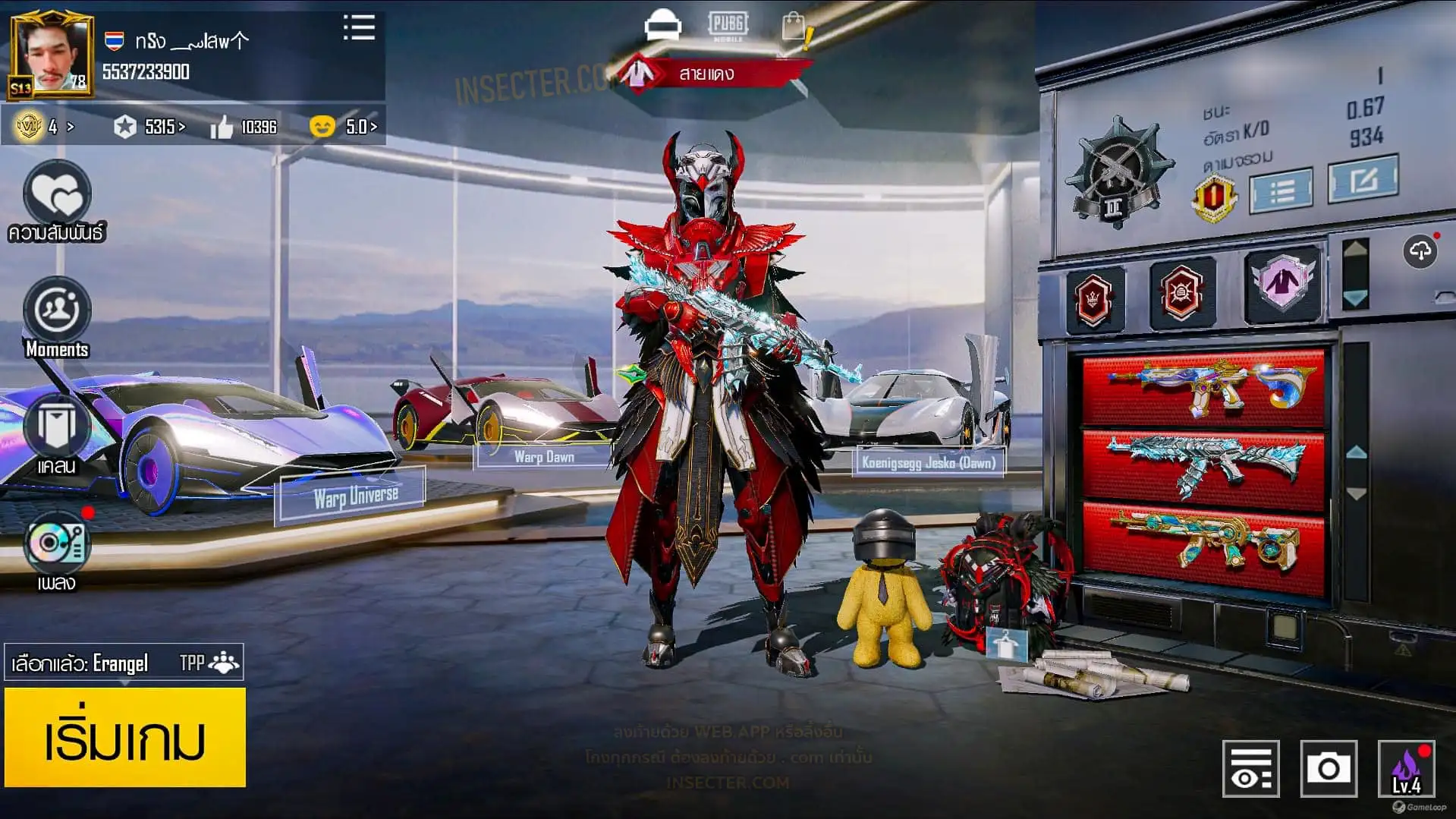Select the สายแดง red outfit banner

706,74
